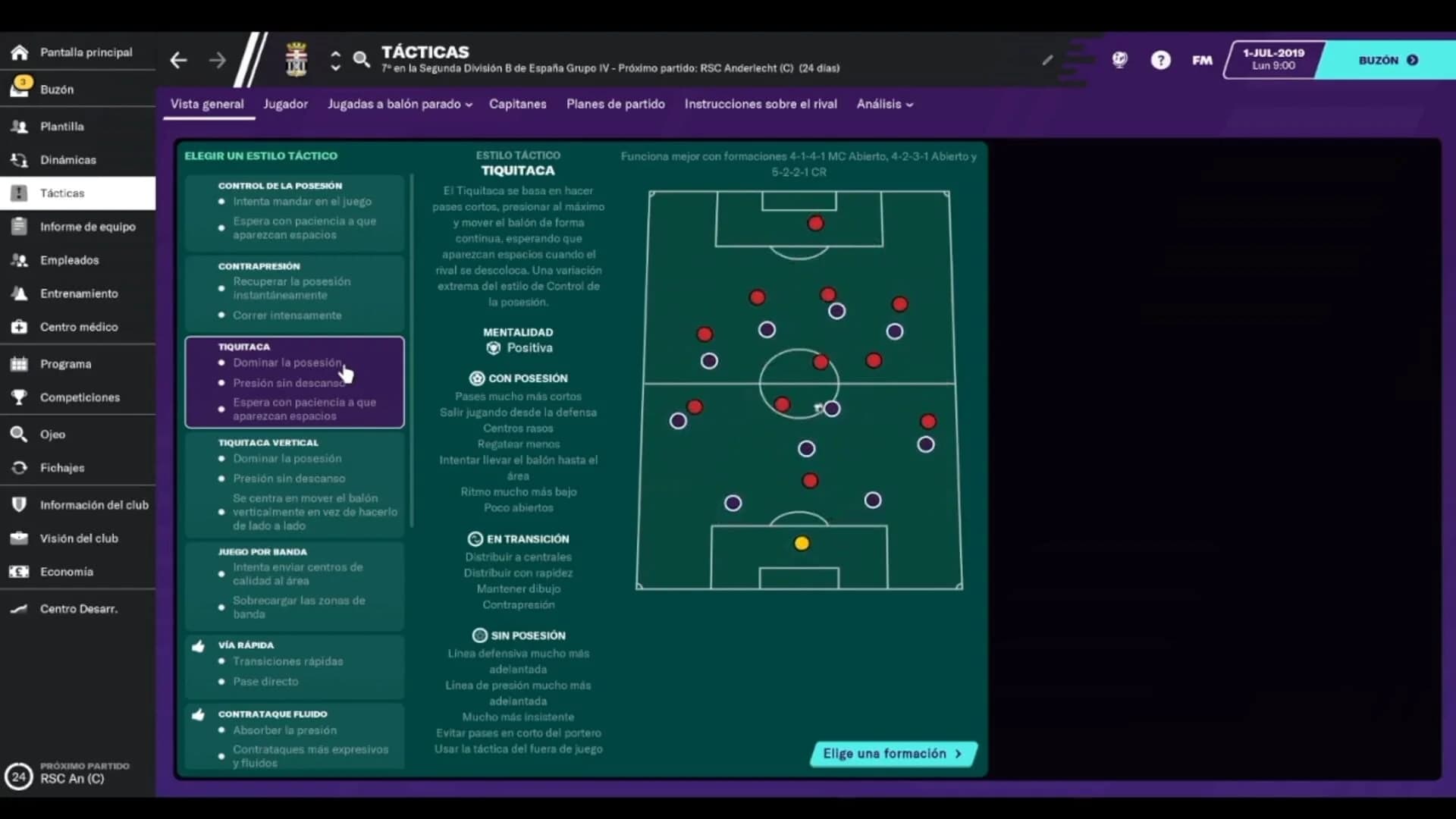The image size is (1456, 819).
Task: Click the globe world icon in top bar
Action: click(1120, 59)
